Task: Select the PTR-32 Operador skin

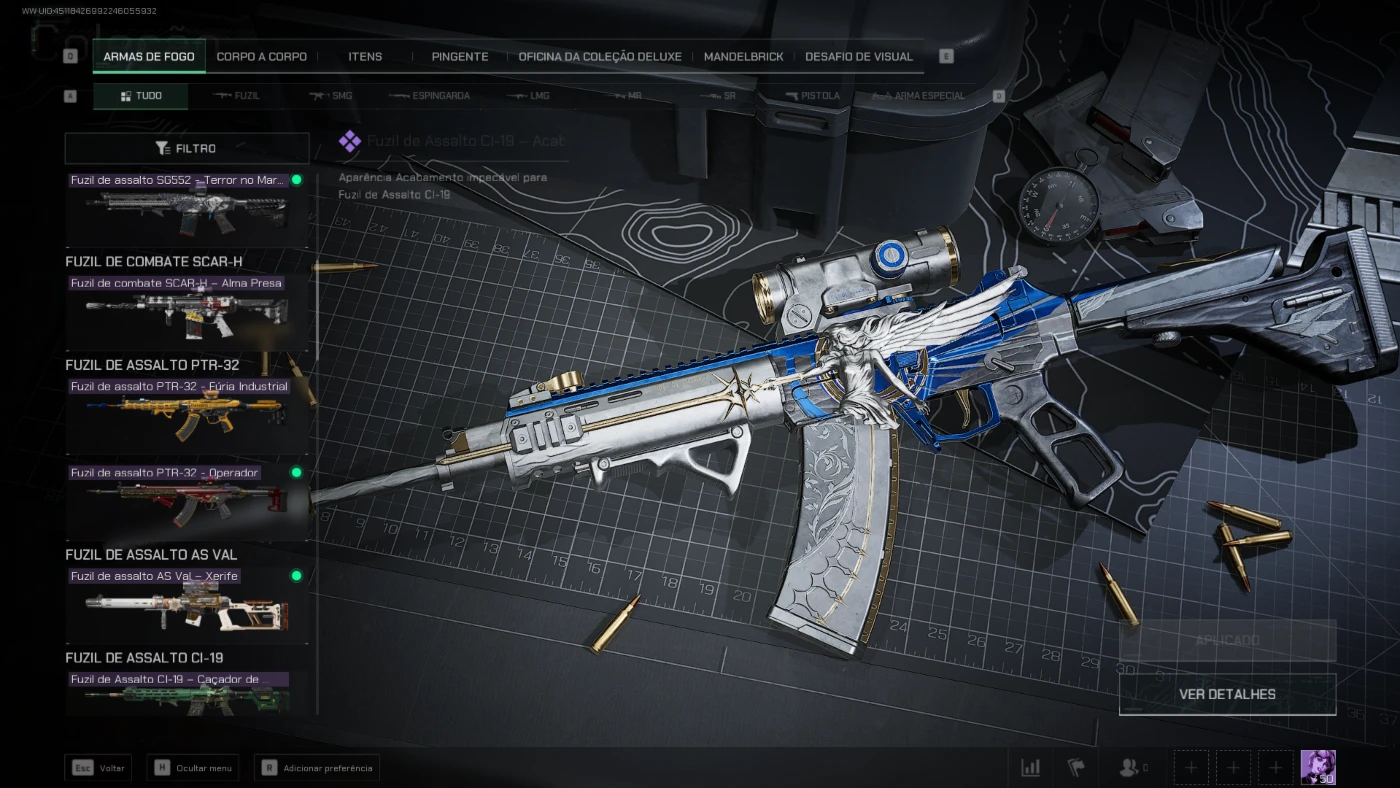Action: [187, 499]
